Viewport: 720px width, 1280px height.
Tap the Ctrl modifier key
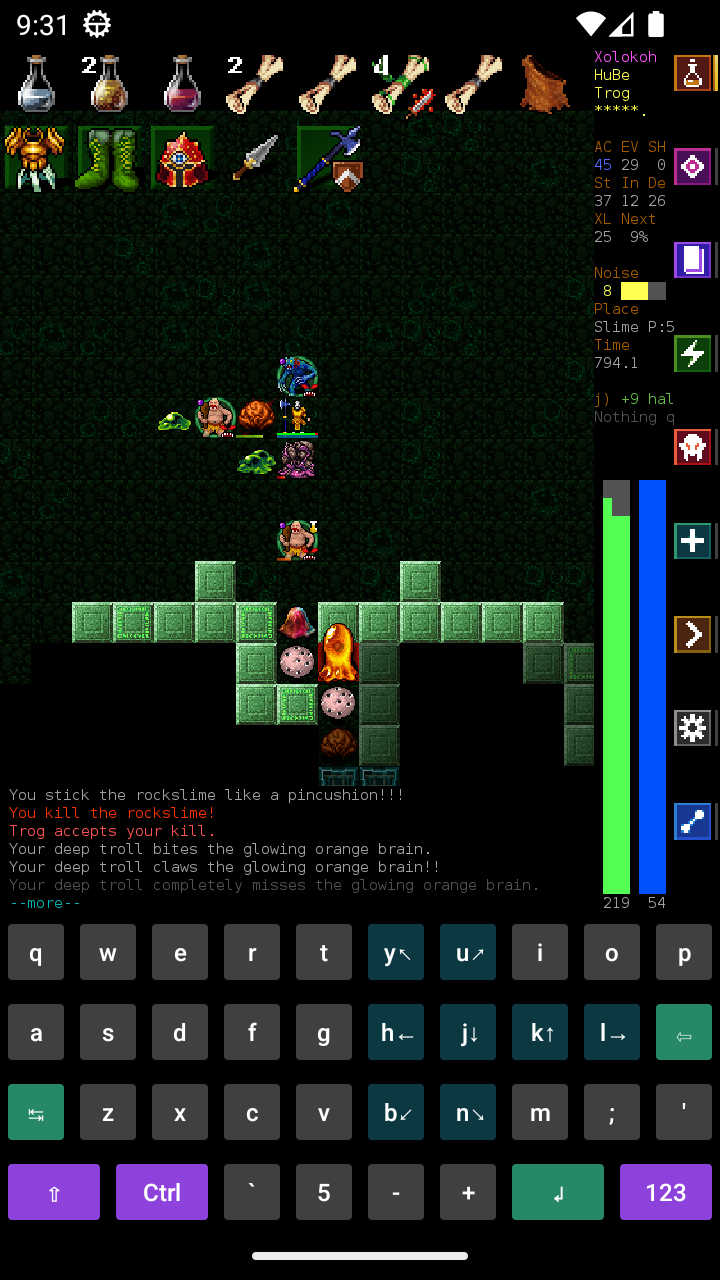162,1192
